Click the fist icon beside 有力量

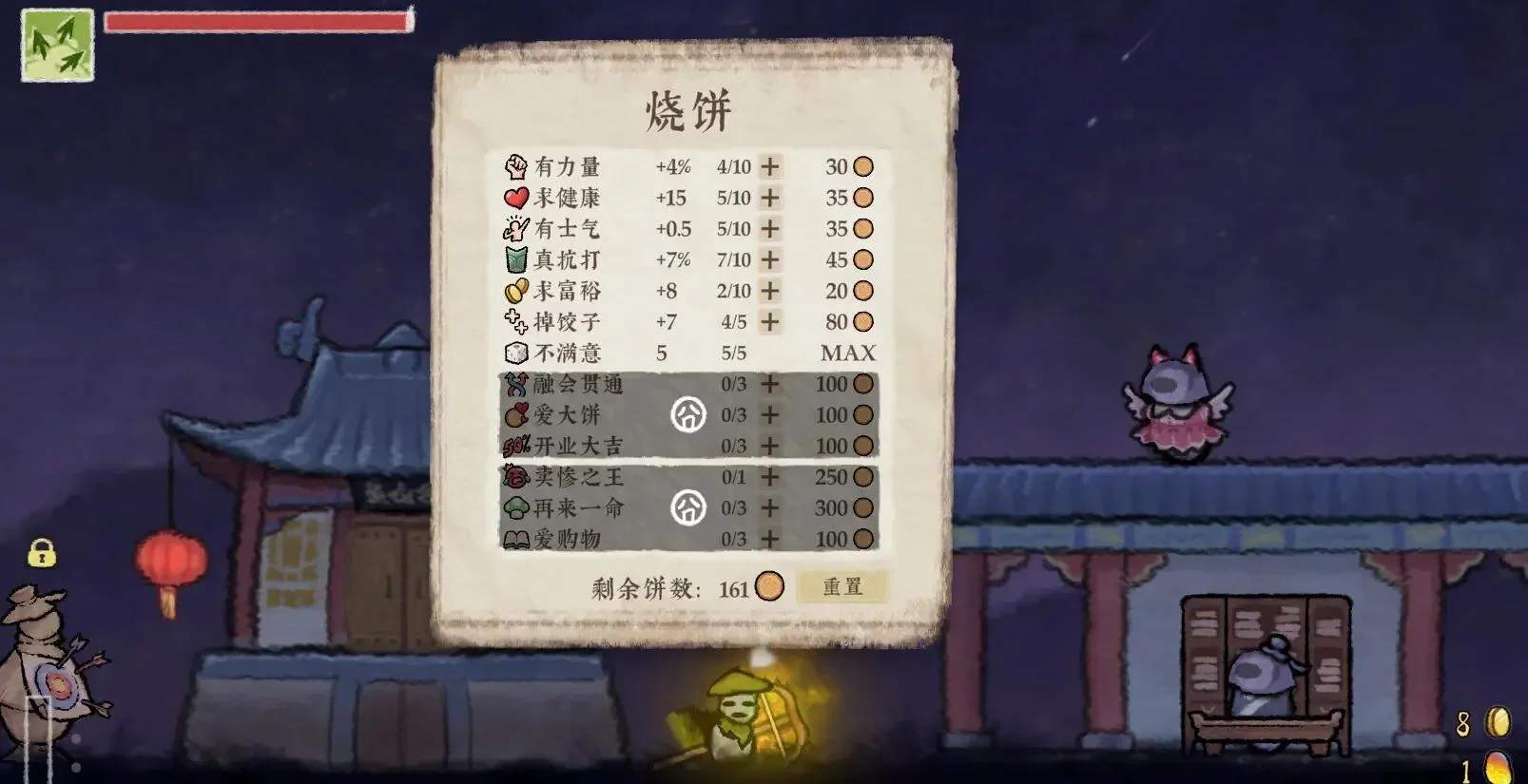coord(513,167)
